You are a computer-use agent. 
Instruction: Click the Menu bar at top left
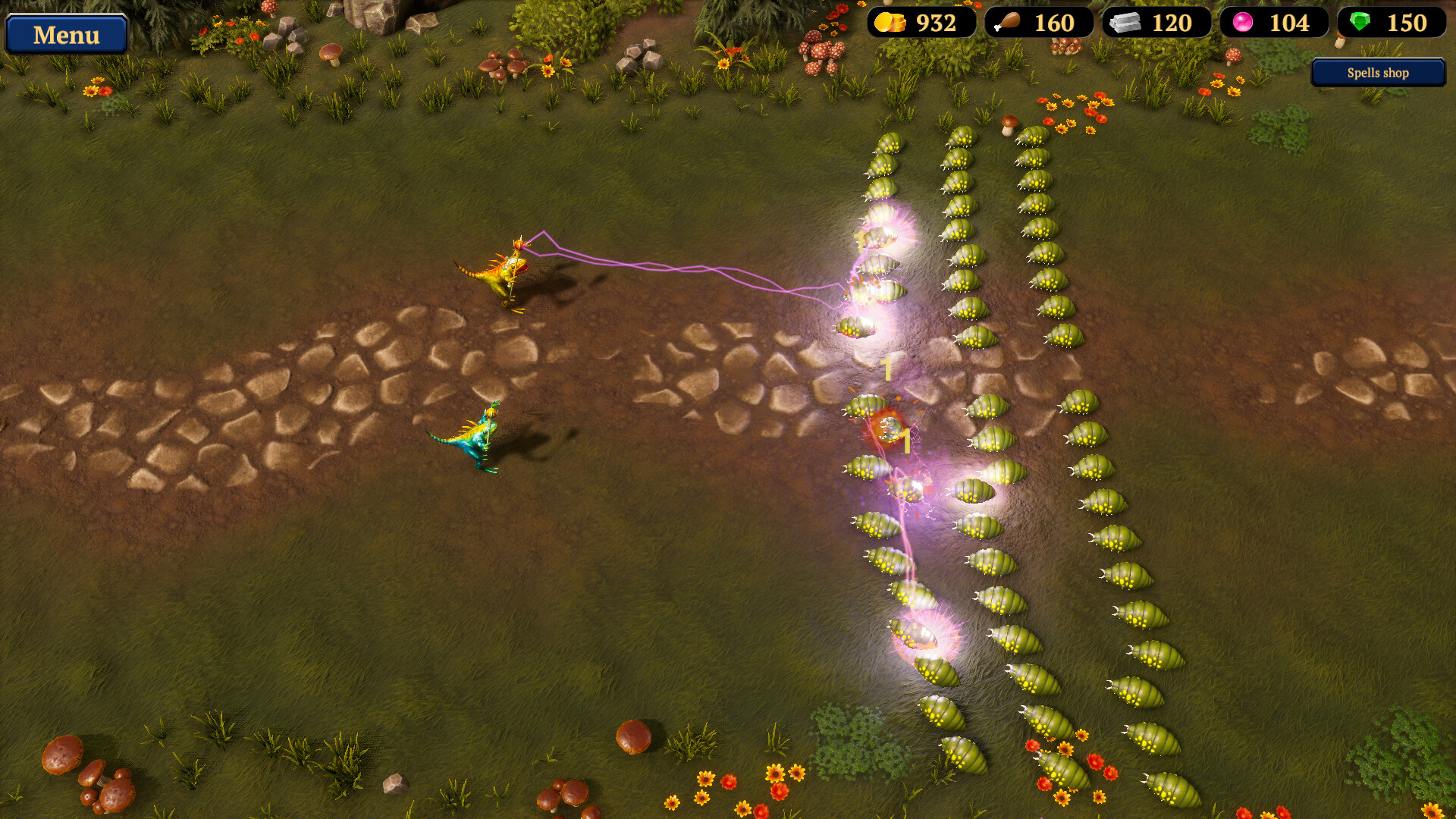click(x=65, y=34)
